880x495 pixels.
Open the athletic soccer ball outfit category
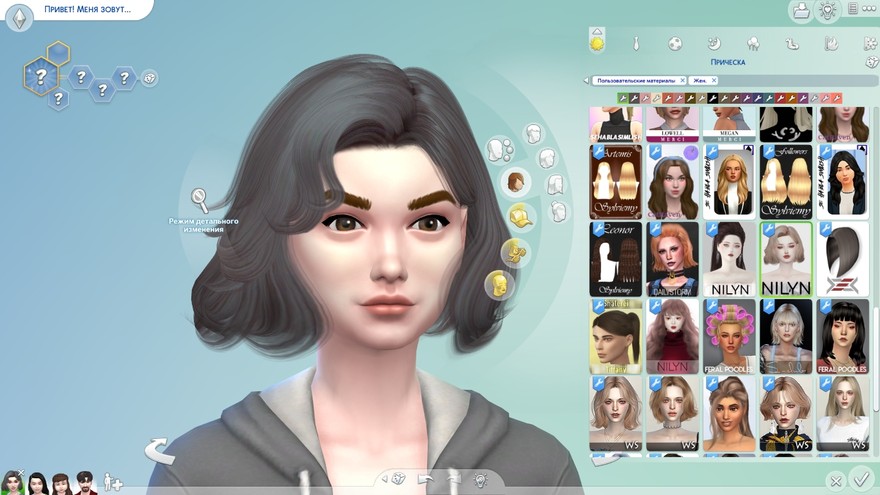tap(675, 44)
